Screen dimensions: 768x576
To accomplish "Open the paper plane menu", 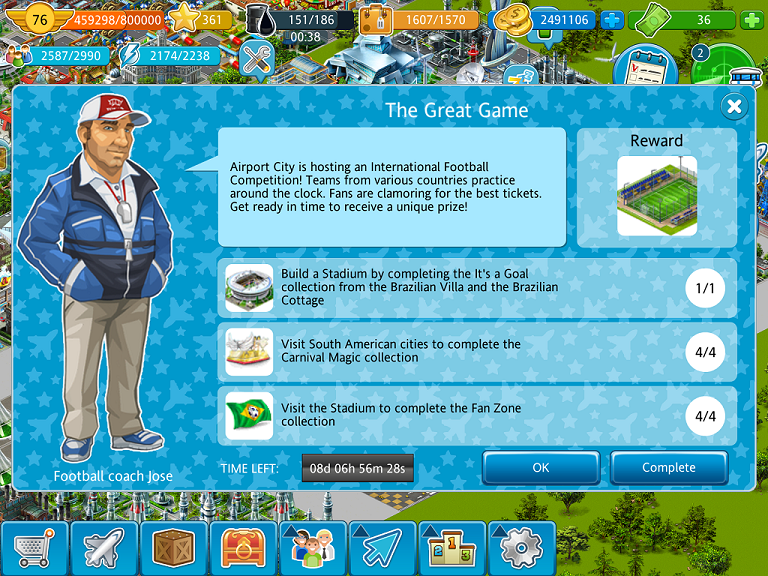I will pos(381,548).
